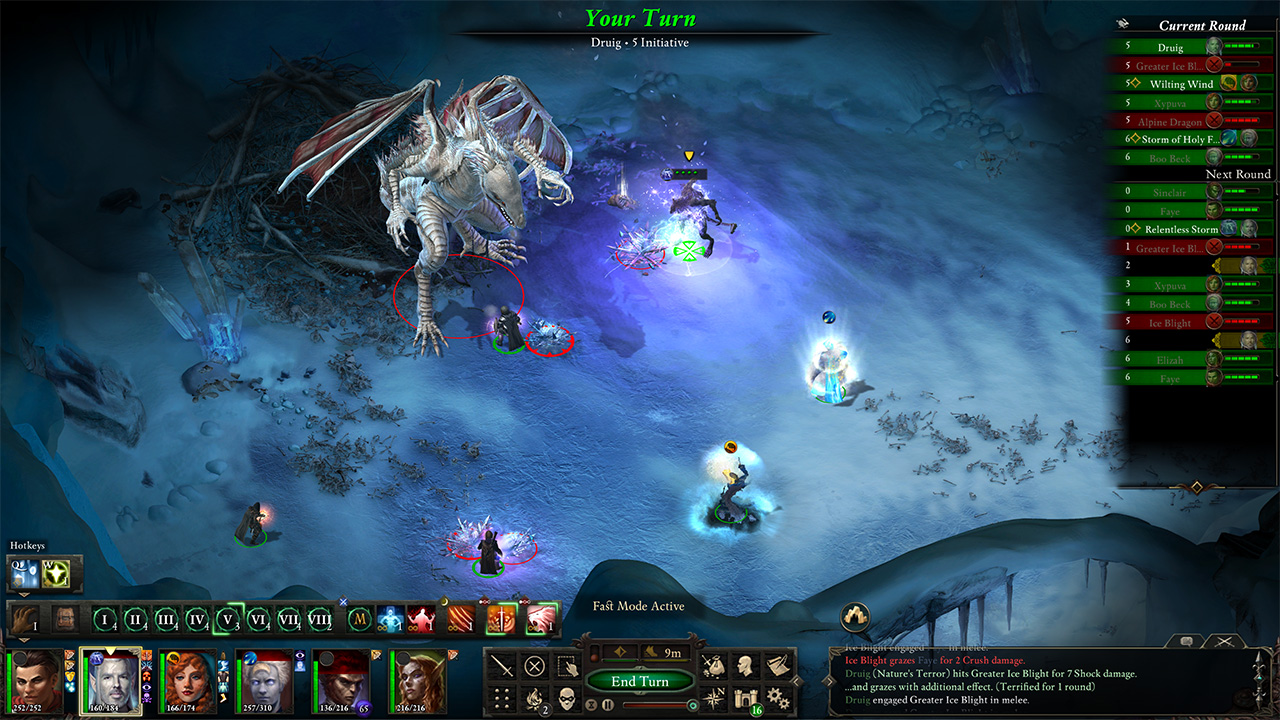1280x720 pixels.
Task: Switch to the dialogue log speech bubble tab
Action: tap(1186, 641)
